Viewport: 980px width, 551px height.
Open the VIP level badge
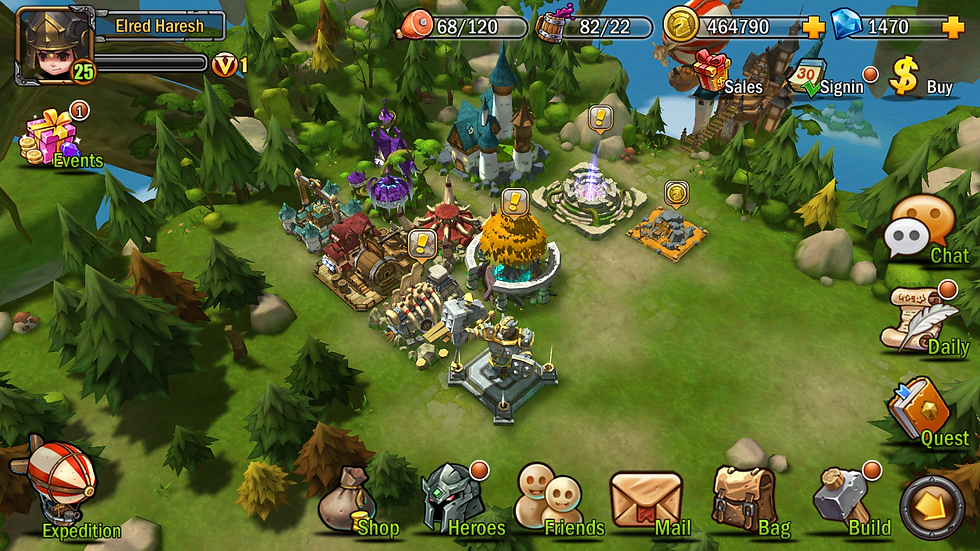click(224, 65)
